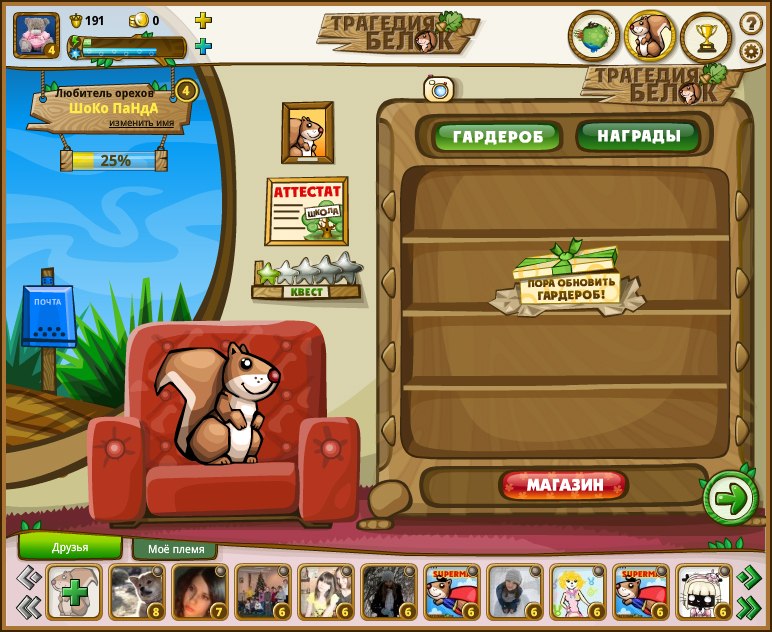
Task: Click the green arrow exit button
Action: pos(731,498)
